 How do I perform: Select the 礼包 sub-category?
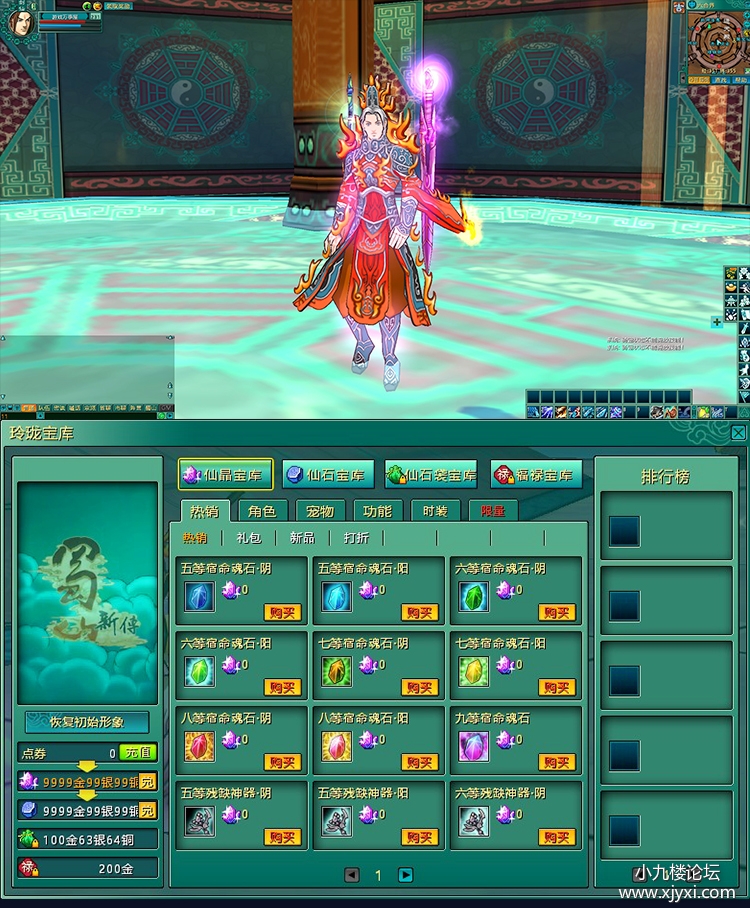click(248, 538)
